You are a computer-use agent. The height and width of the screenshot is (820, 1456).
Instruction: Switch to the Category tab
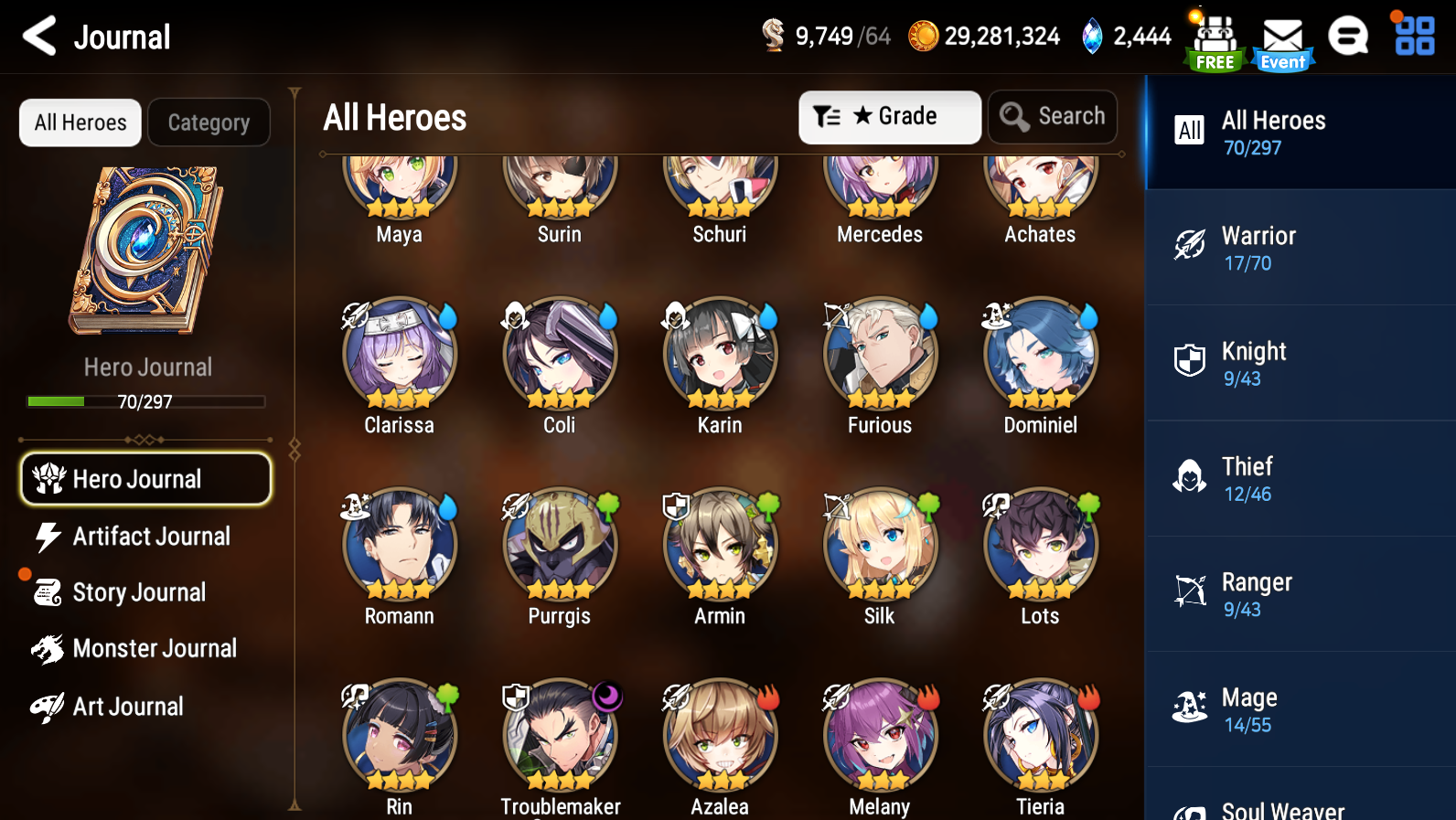point(209,122)
